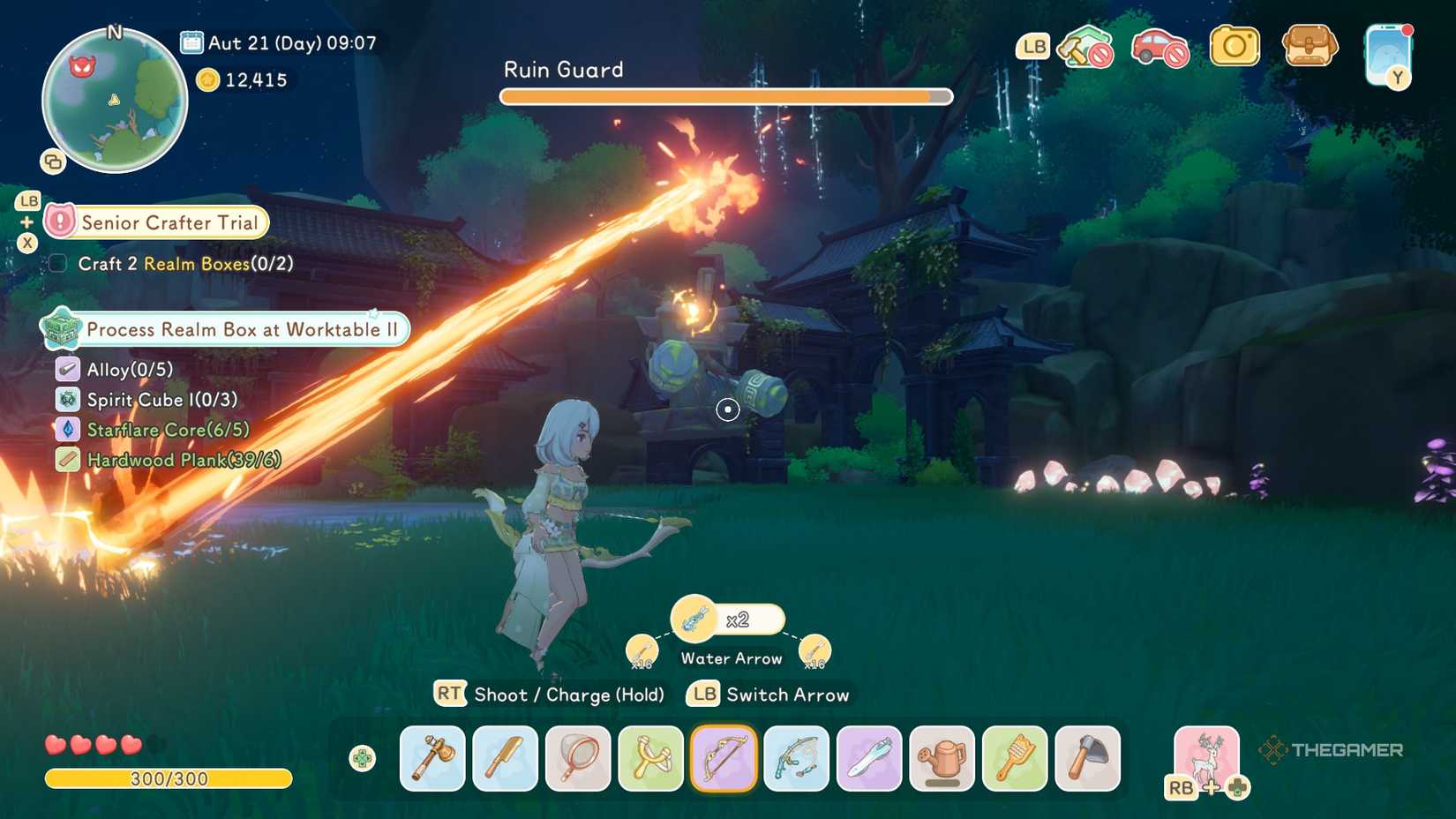Expand the minimap with the layered square icon
The image size is (1456, 819).
coord(50,162)
